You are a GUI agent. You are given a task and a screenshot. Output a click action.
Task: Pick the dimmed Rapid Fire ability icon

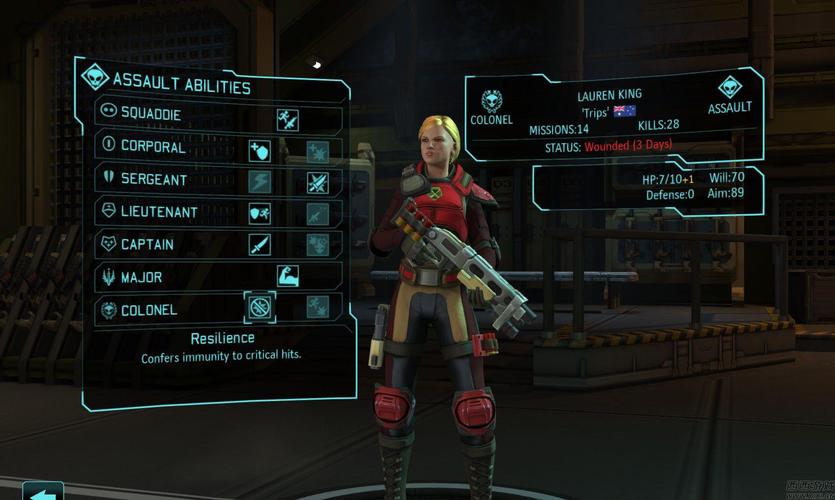click(x=318, y=214)
